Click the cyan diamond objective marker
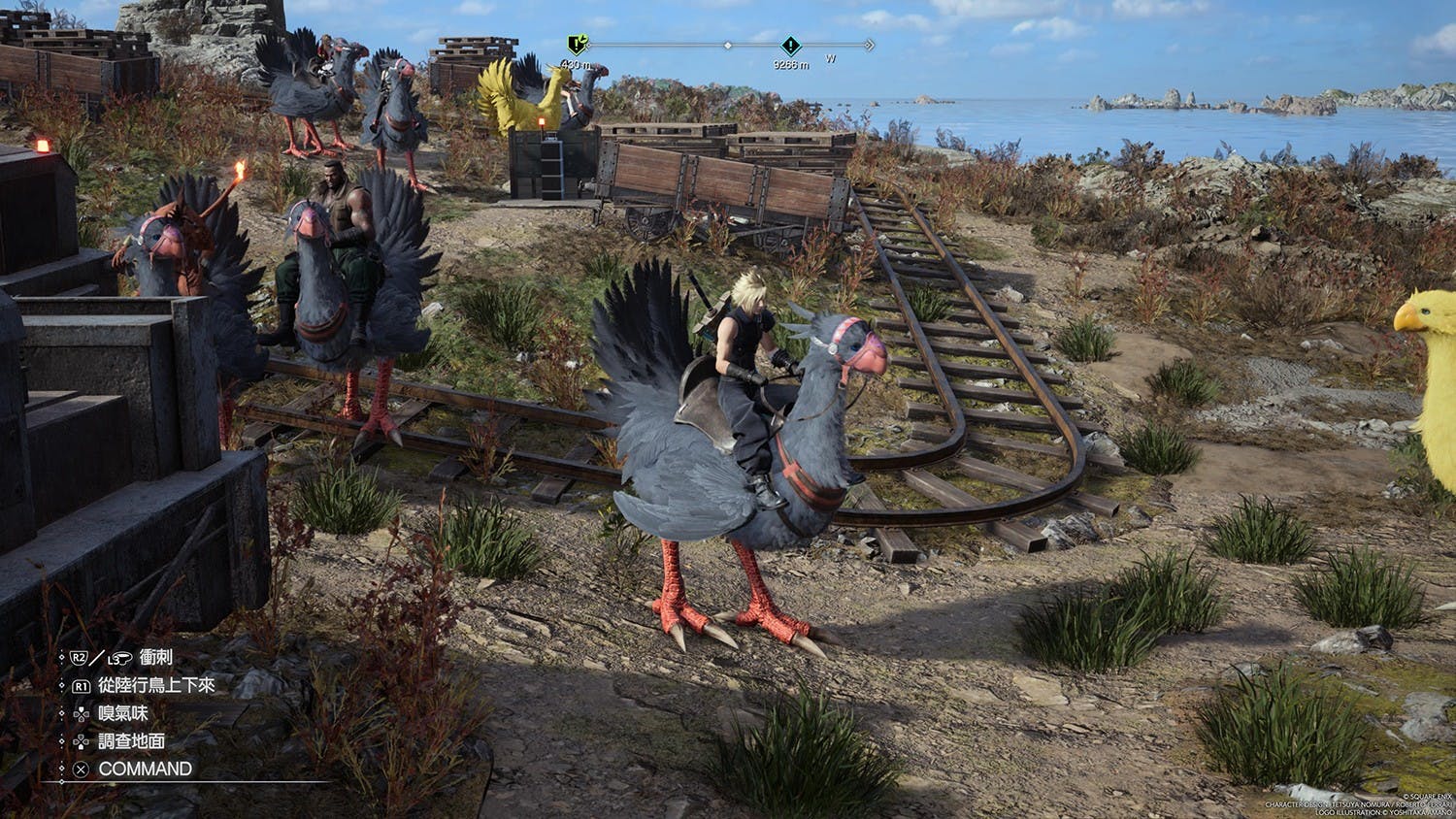The width and height of the screenshot is (1456, 819). coord(790,46)
